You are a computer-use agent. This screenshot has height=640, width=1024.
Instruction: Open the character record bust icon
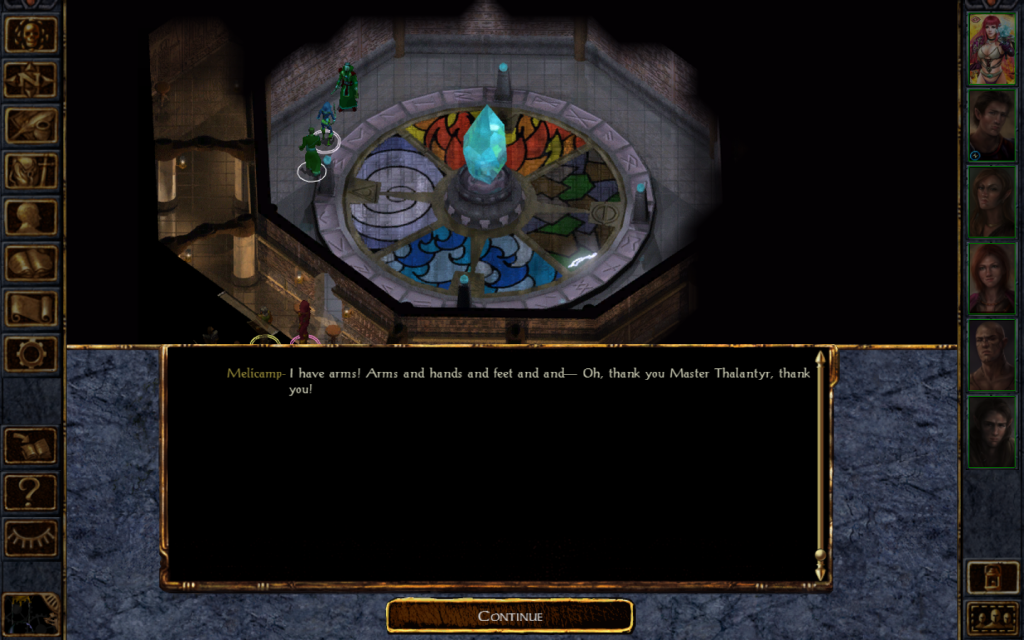pos(31,216)
